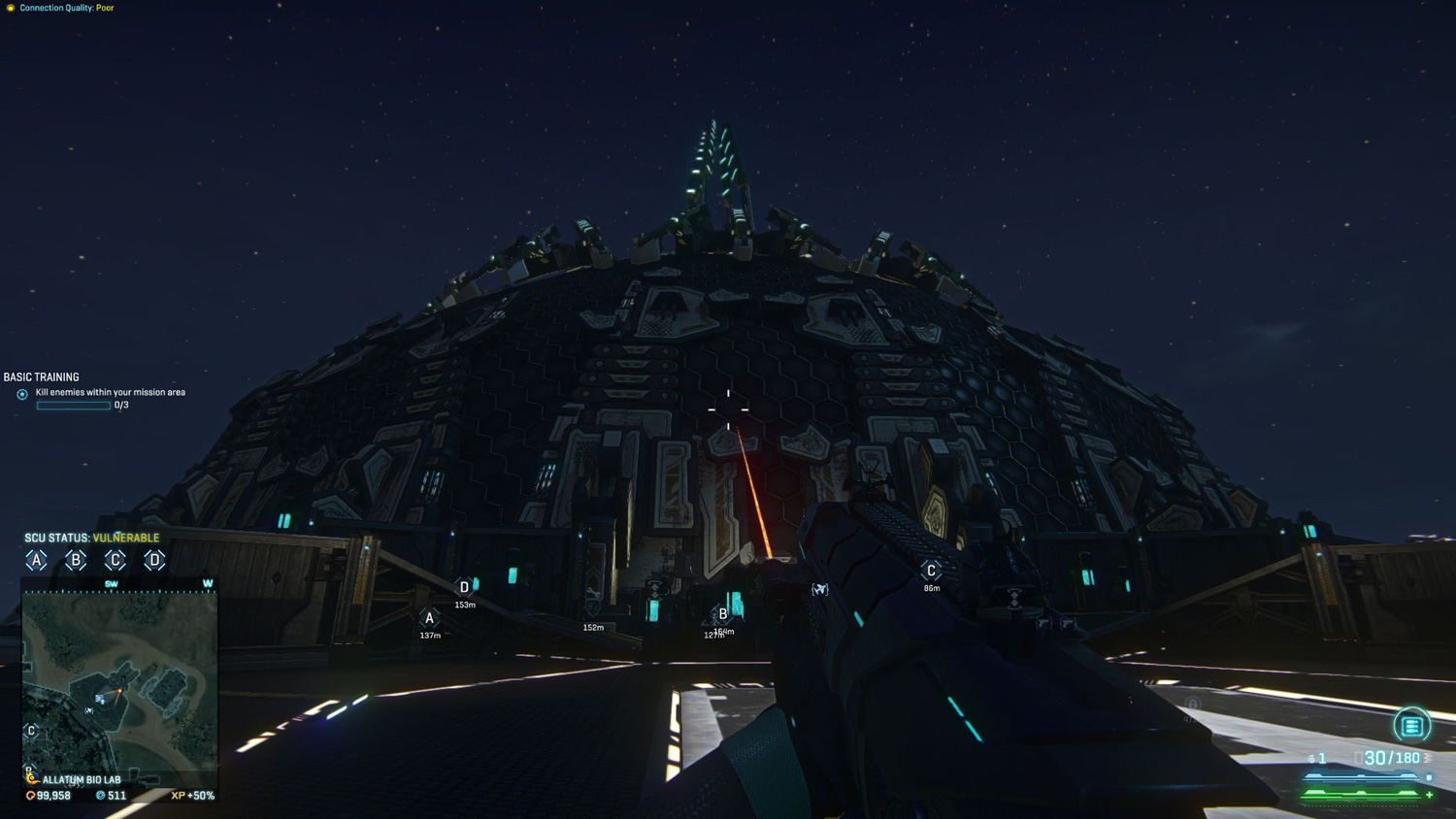The width and height of the screenshot is (1456, 819).
Task: Select control point B in SCU status row
Action: (76, 560)
